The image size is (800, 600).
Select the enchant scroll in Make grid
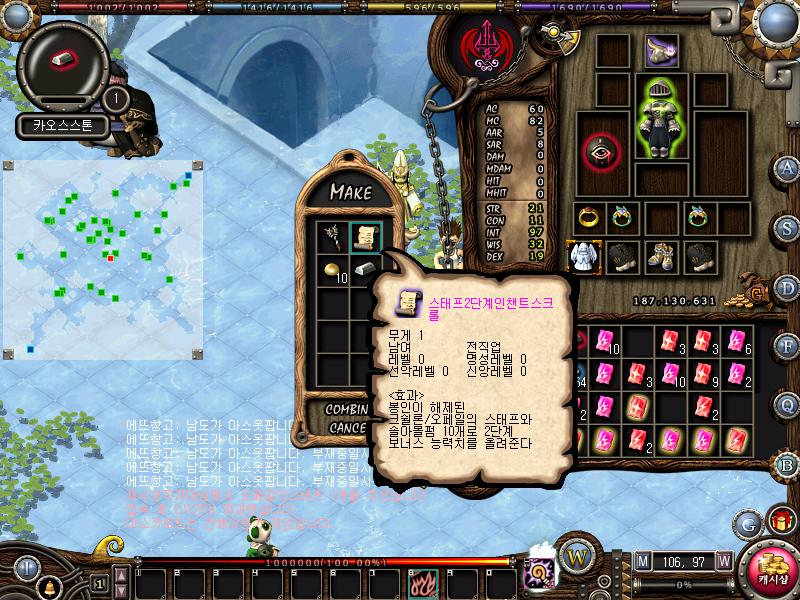coord(365,237)
